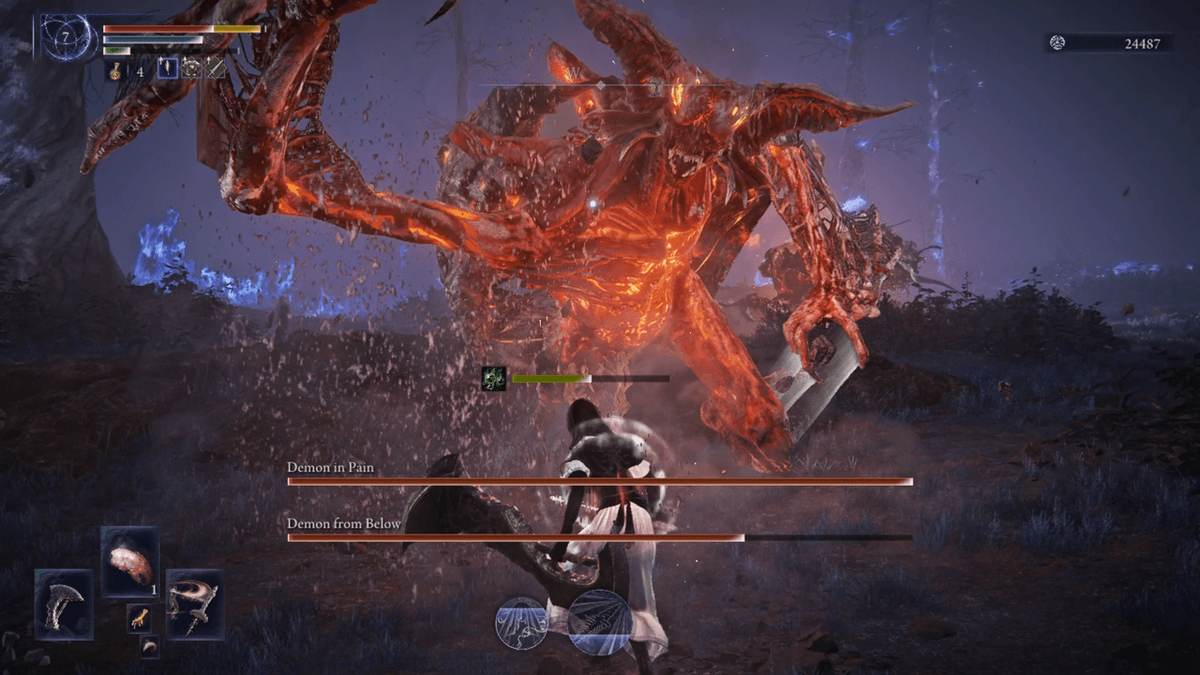Screen dimensions: 1200x675
Task: Select the flask item with count 4
Action: pyautogui.click(x=115, y=70)
